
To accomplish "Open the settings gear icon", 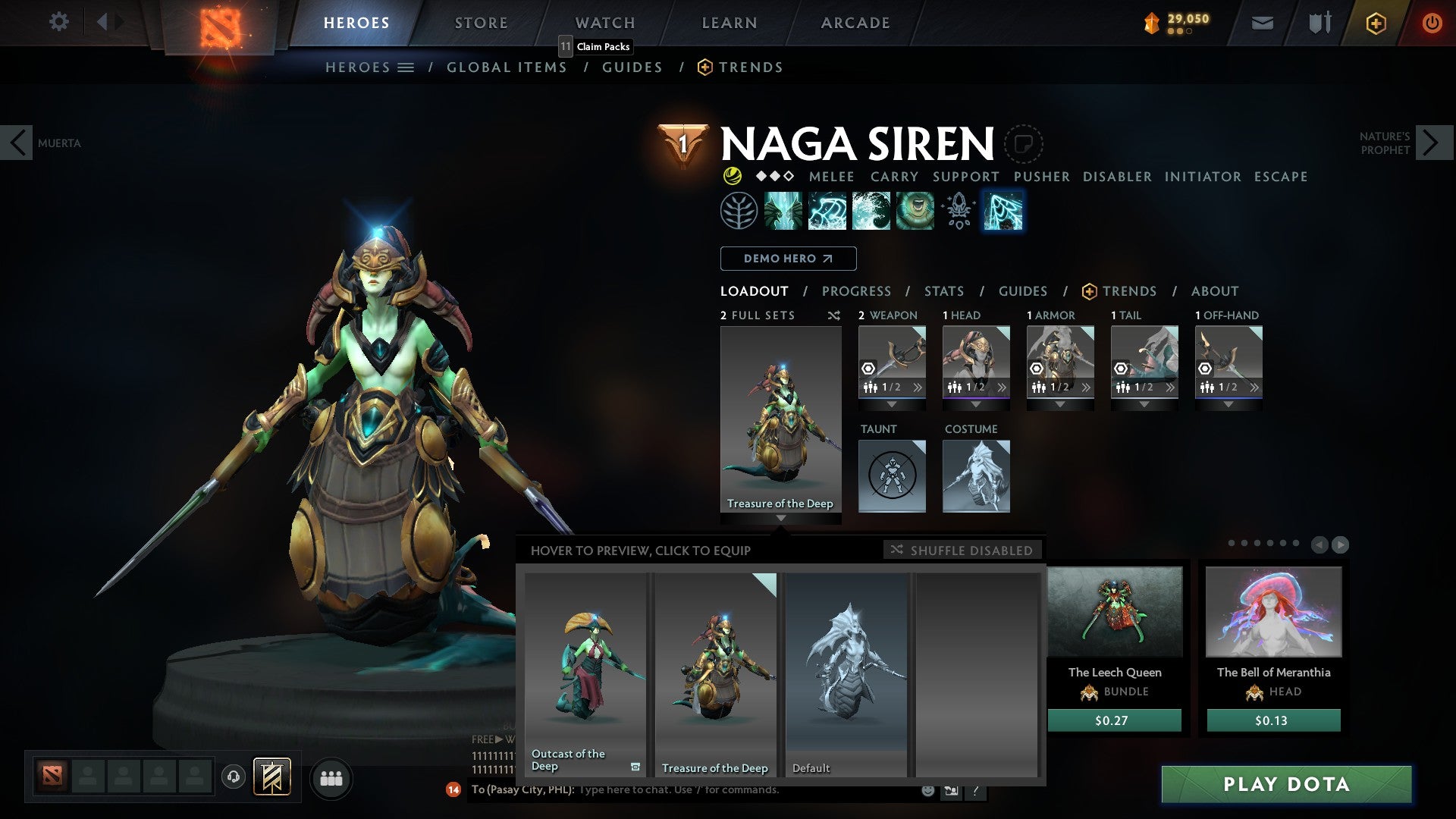I will pos(58,22).
